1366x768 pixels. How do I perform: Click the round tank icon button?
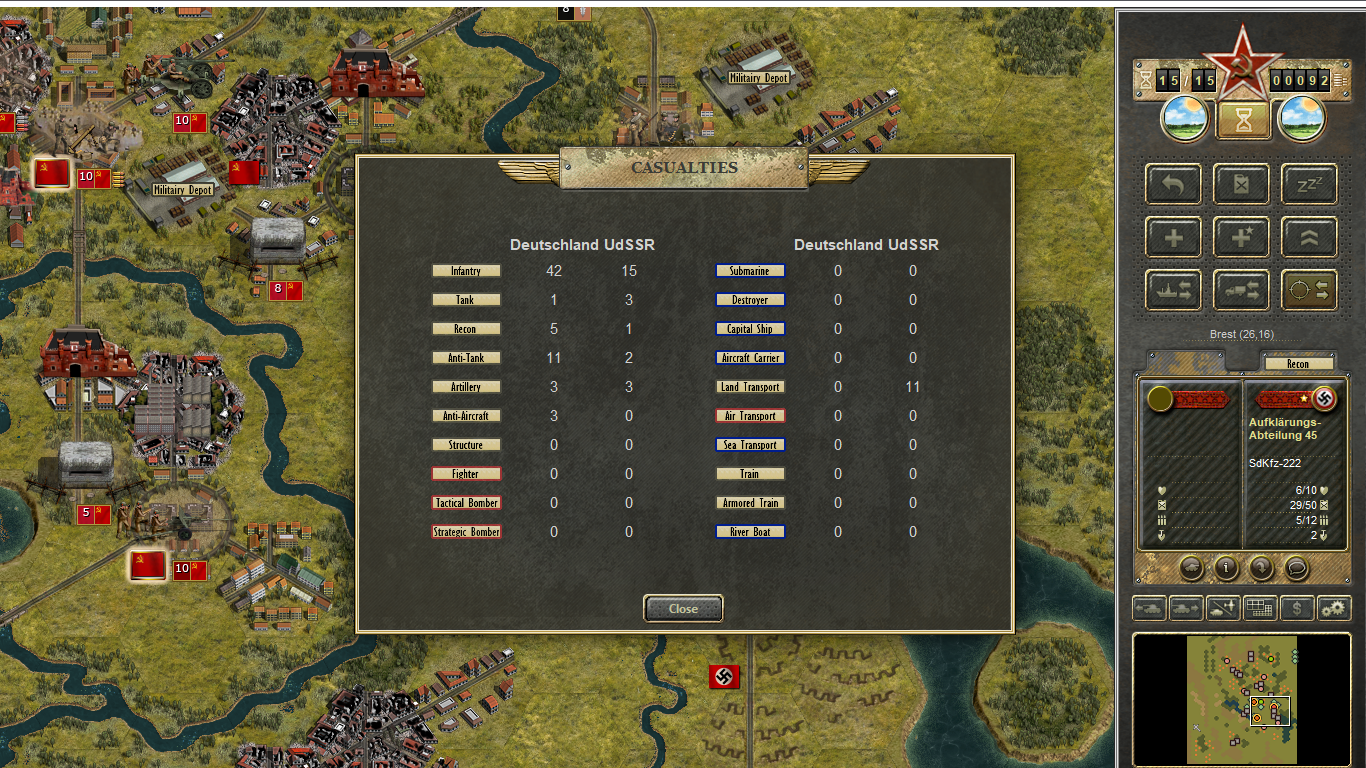[1191, 568]
